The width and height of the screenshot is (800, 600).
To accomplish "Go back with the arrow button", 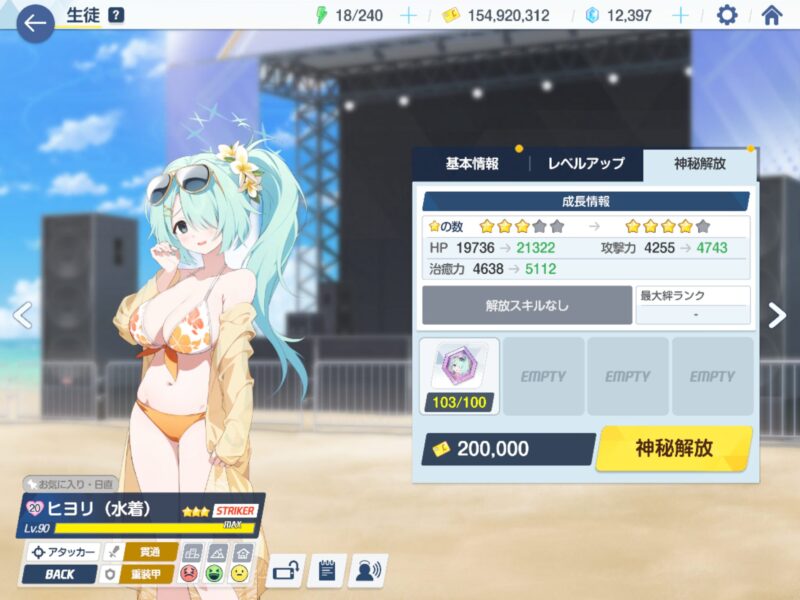I will click(36, 22).
